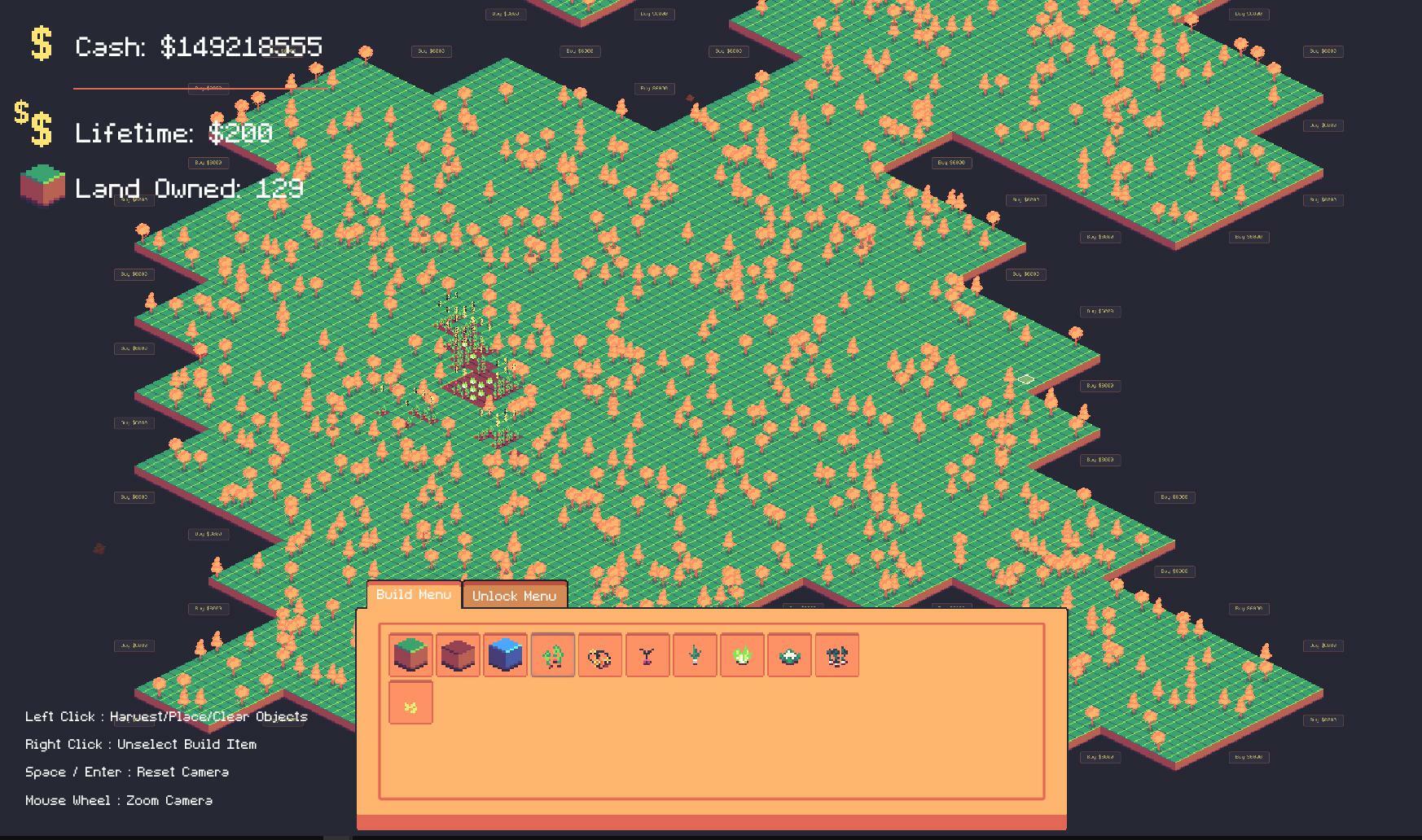Image resolution: width=1422 pixels, height=840 pixels.
Task: Pick the blue water block item
Action: click(x=505, y=655)
